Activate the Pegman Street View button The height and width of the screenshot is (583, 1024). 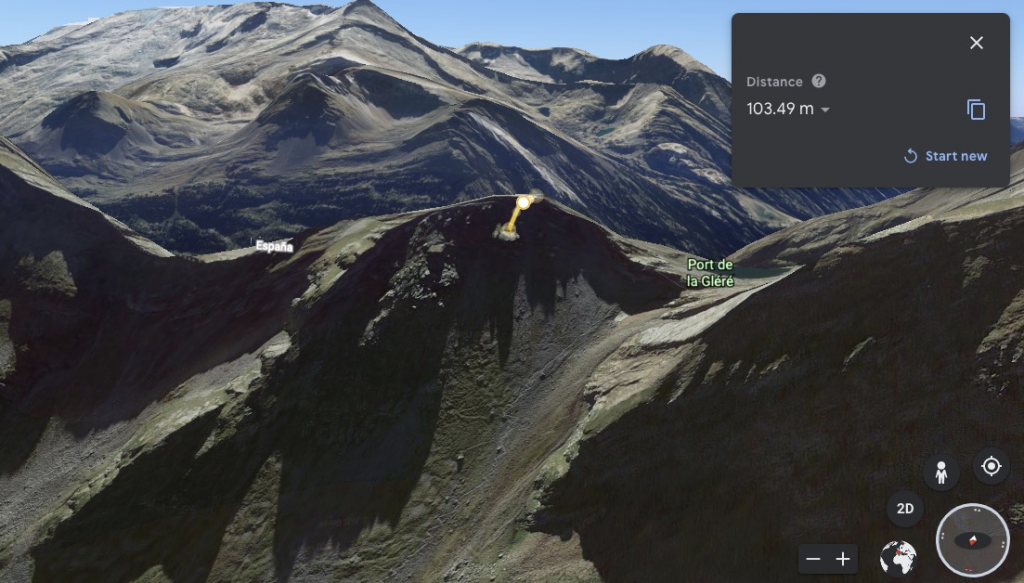[941, 472]
